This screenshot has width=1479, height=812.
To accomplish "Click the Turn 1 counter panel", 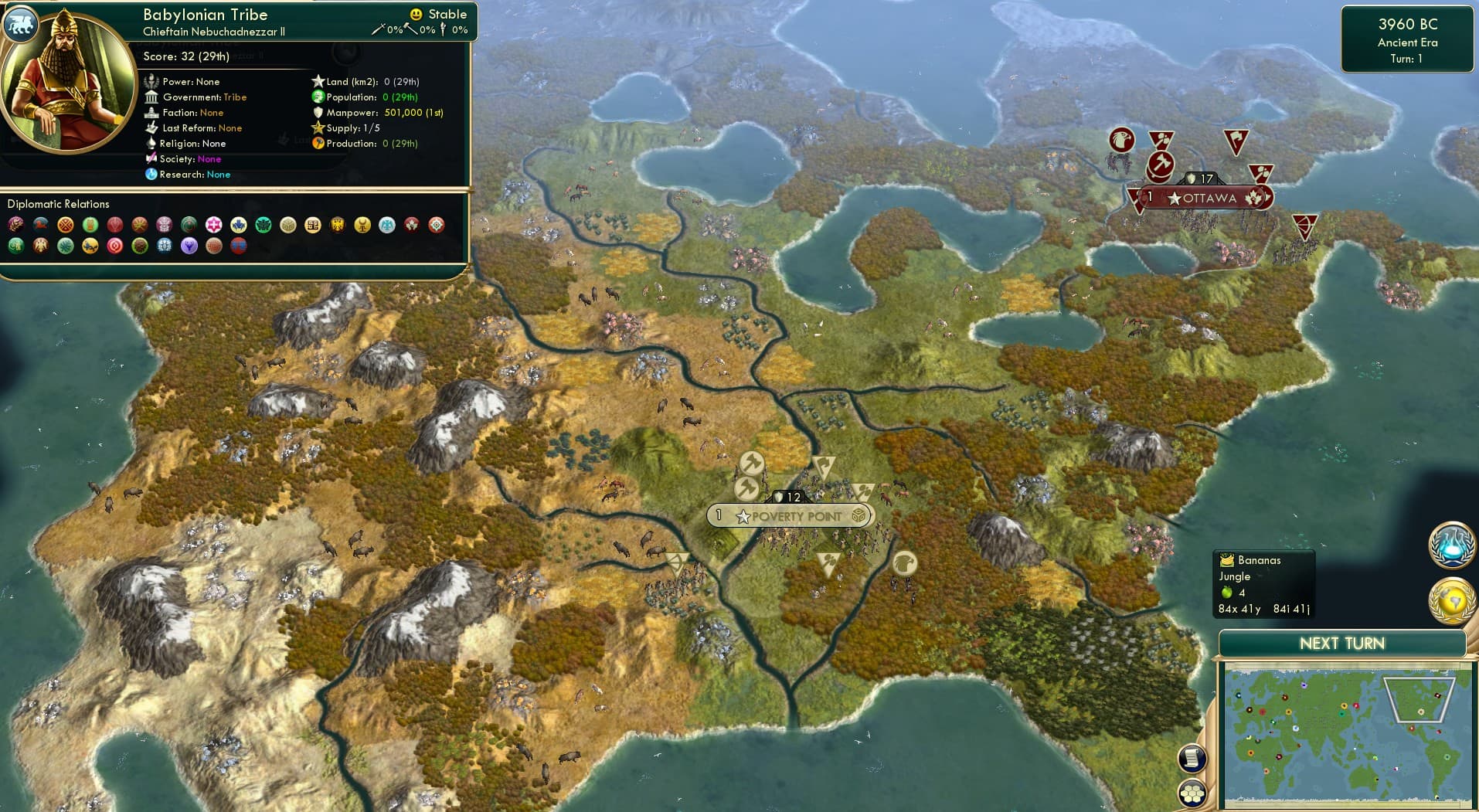I will pos(1407,58).
